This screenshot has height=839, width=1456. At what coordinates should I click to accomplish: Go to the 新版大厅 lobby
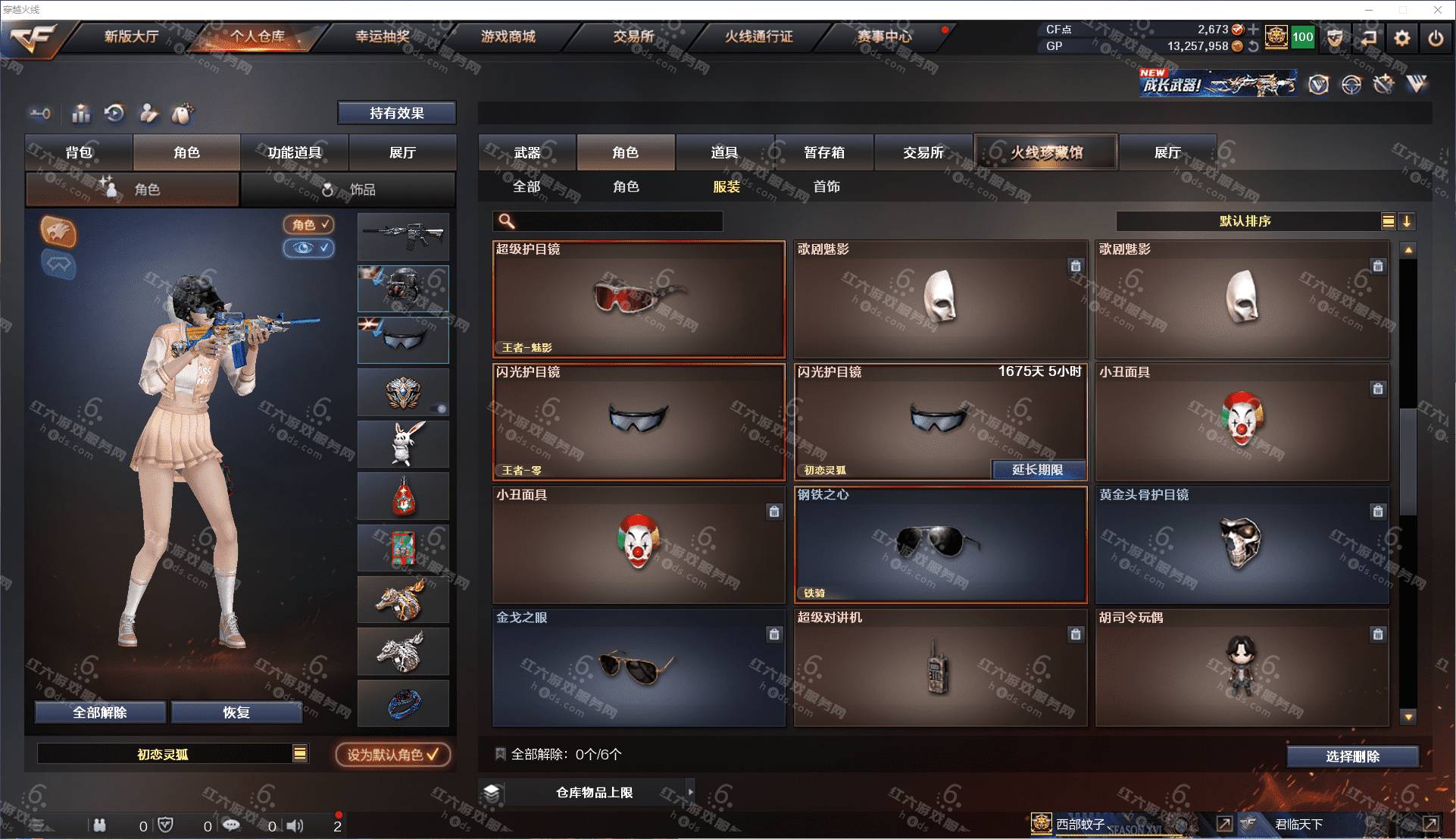coord(131,36)
